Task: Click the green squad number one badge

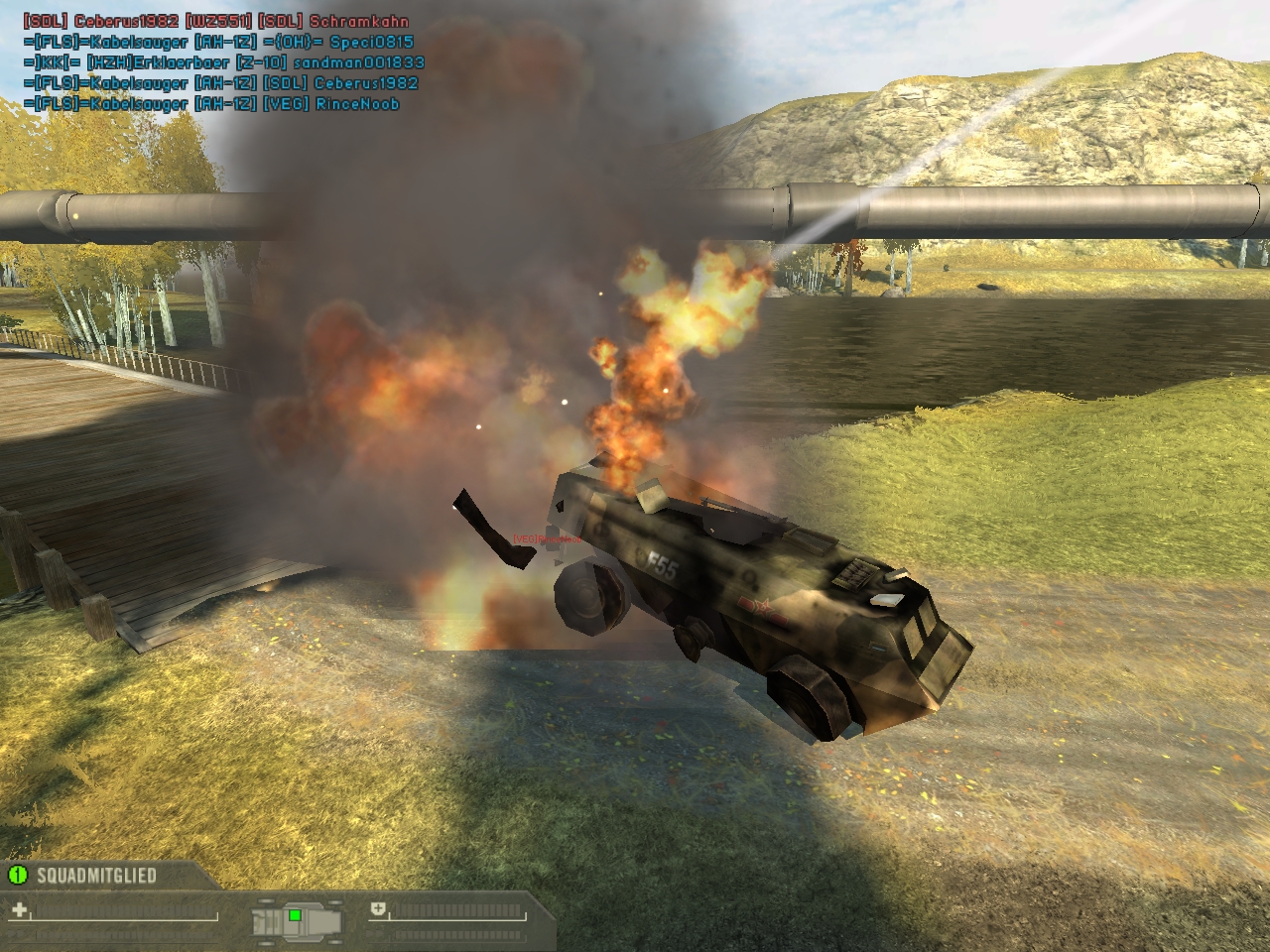Action: [17, 875]
